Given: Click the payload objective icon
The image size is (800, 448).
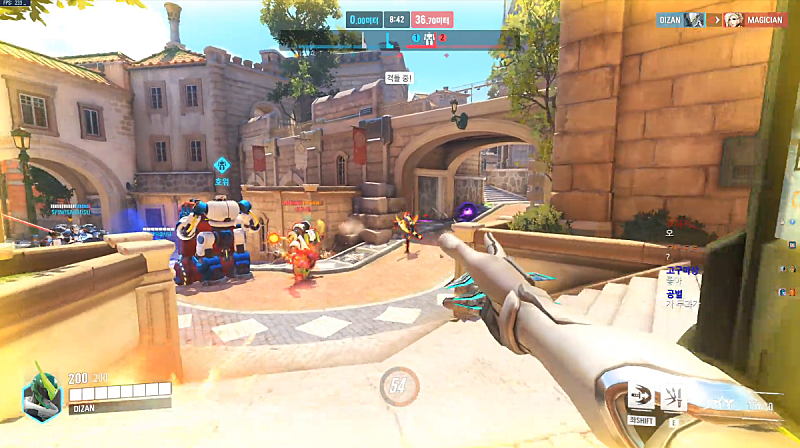Looking at the screenshot, I should [429, 40].
